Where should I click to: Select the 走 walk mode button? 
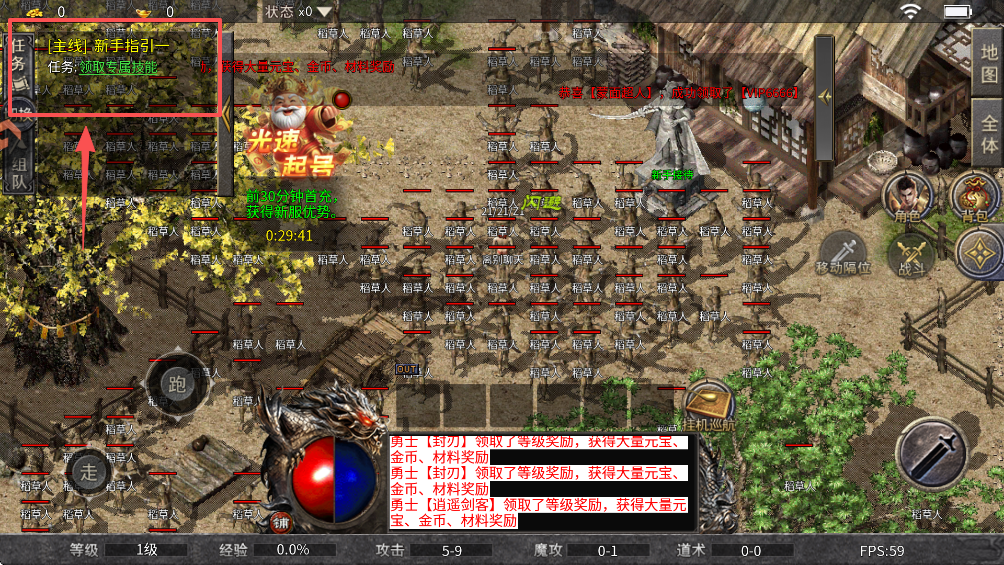(x=89, y=471)
